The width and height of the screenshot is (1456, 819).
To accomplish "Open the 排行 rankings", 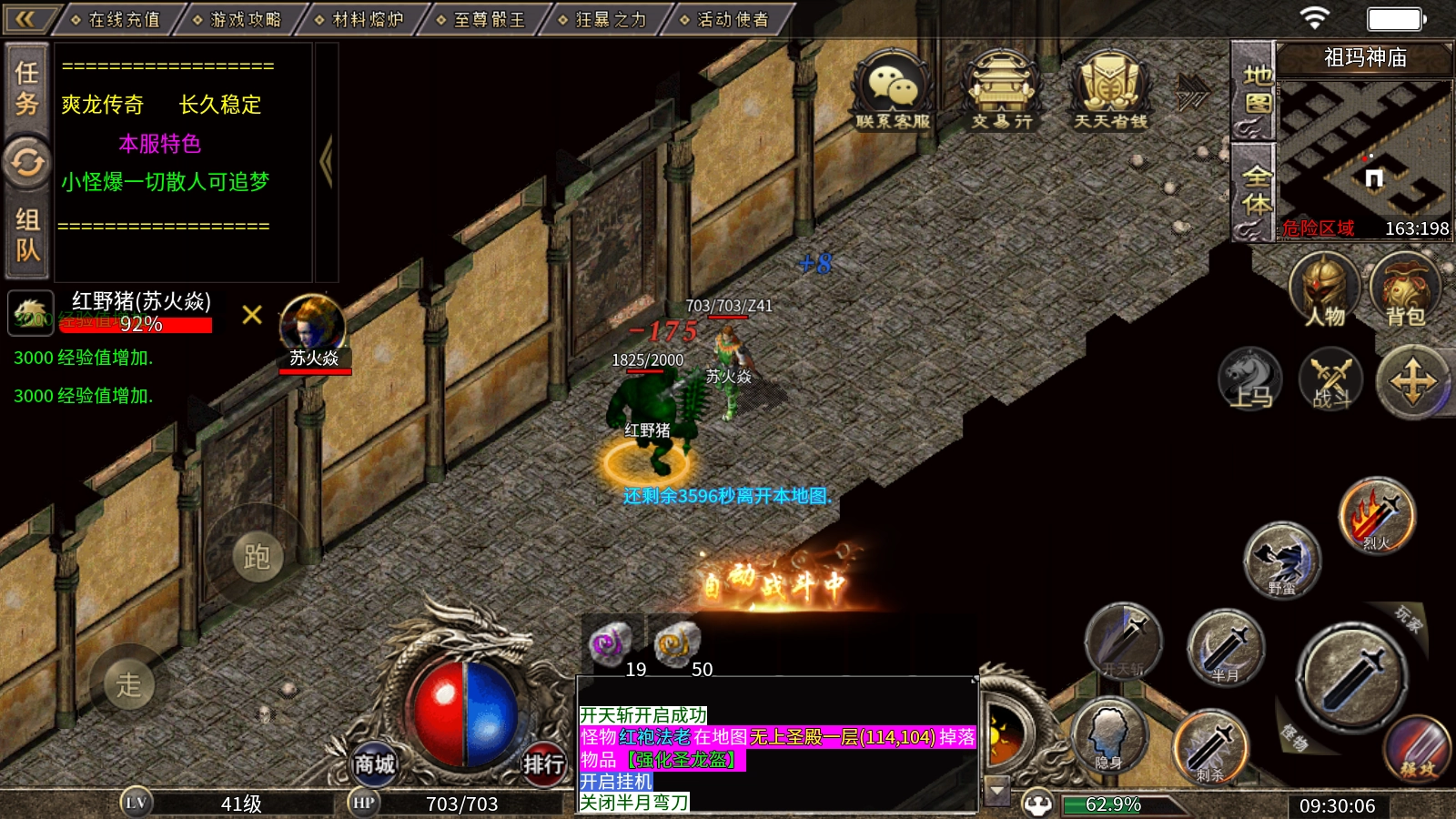I will pos(543,764).
